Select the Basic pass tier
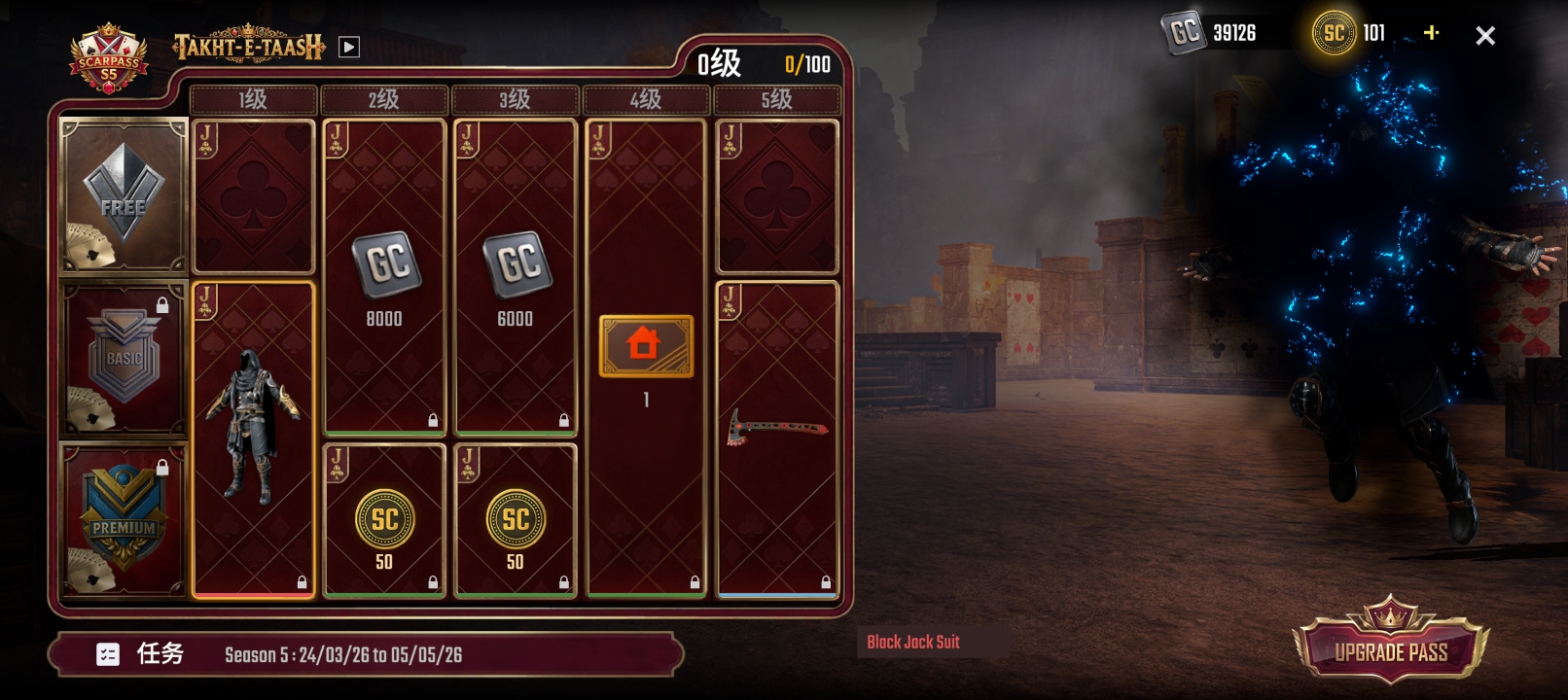The width and height of the screenshot is (1568, 700). point(124,360)
